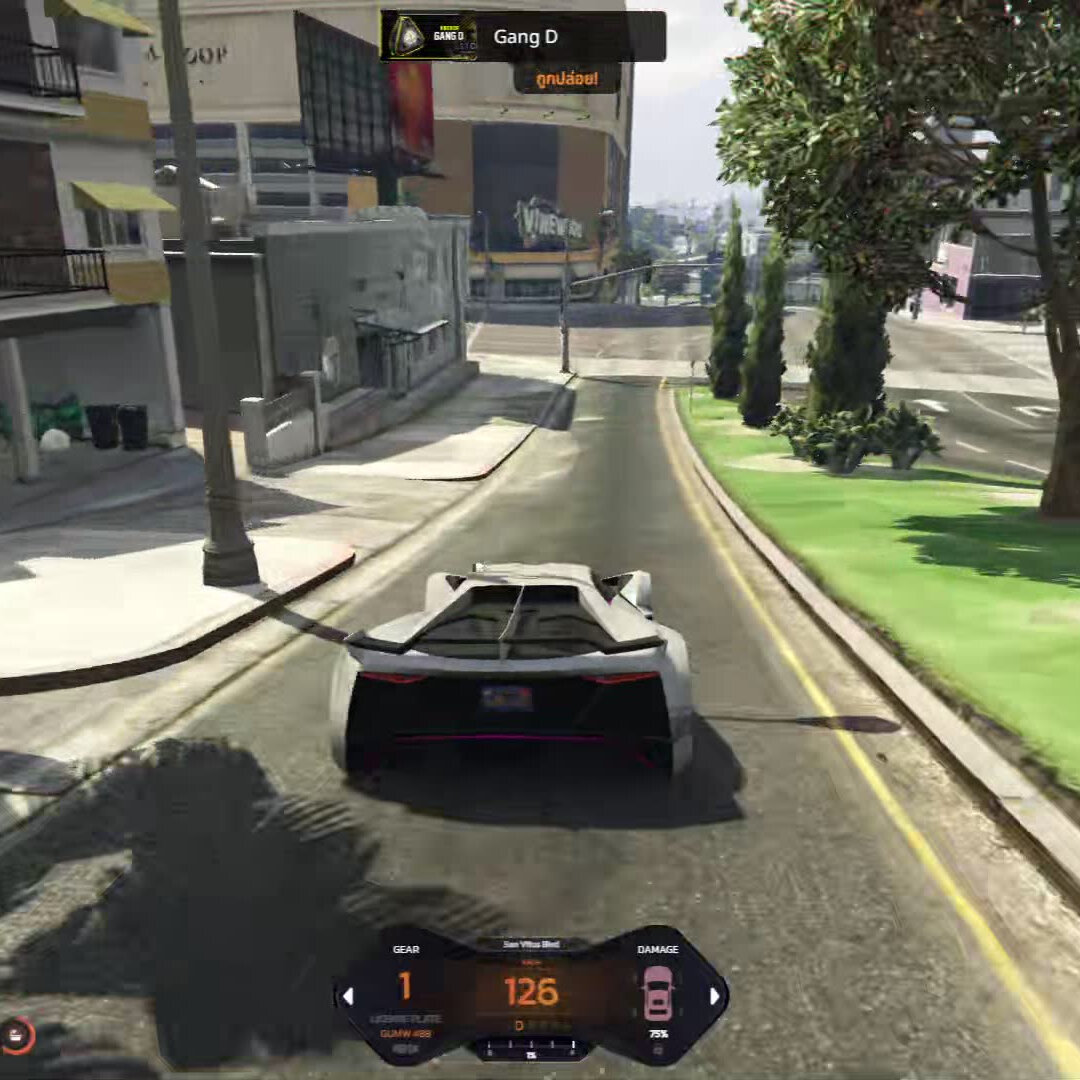The width and height of the screenshot is (1080, 1080).
Task: Select the pink car damage icon
Action: [x=657, y=993]
